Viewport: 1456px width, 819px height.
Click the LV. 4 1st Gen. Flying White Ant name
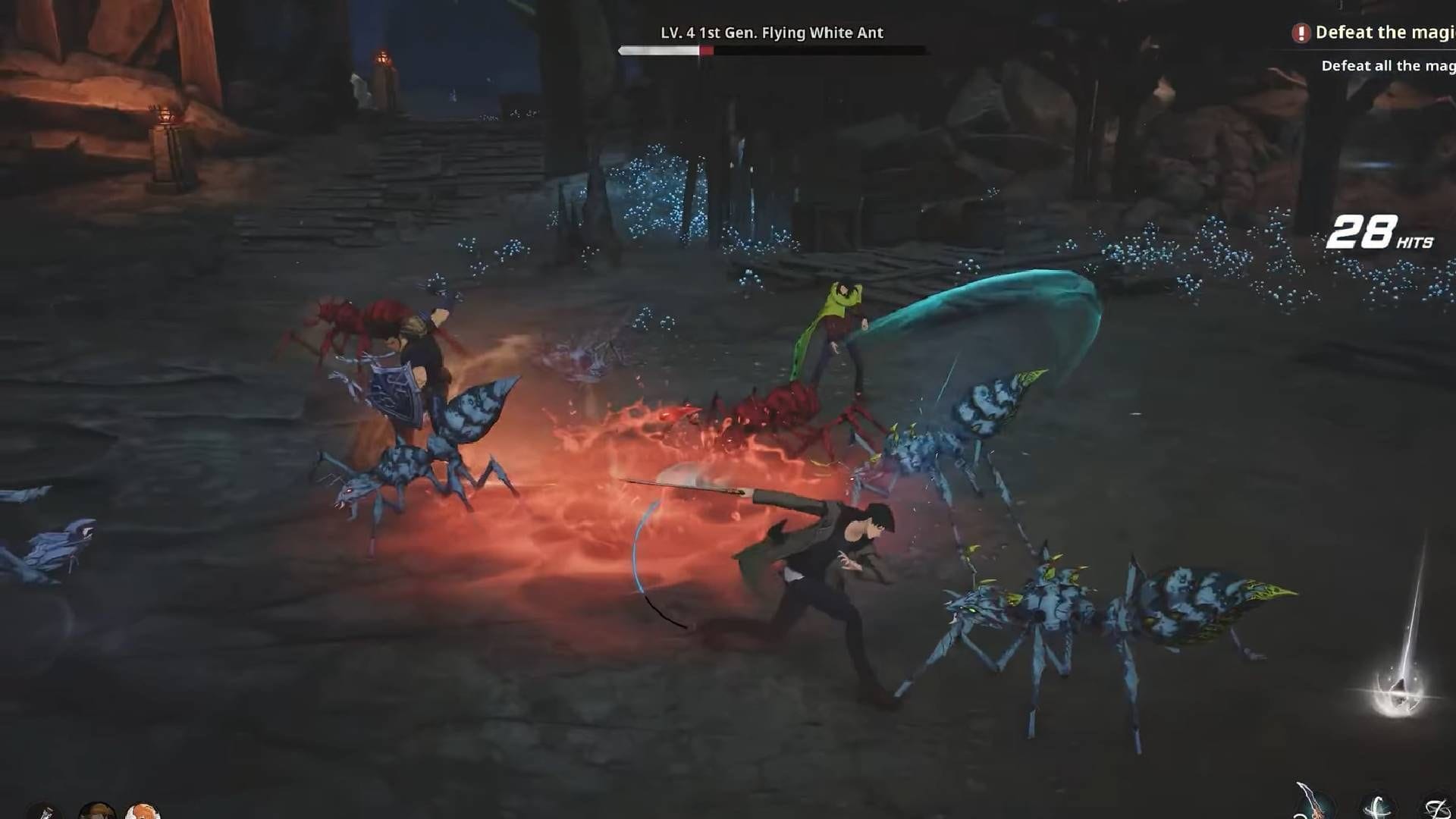click(x=771, y=33)
